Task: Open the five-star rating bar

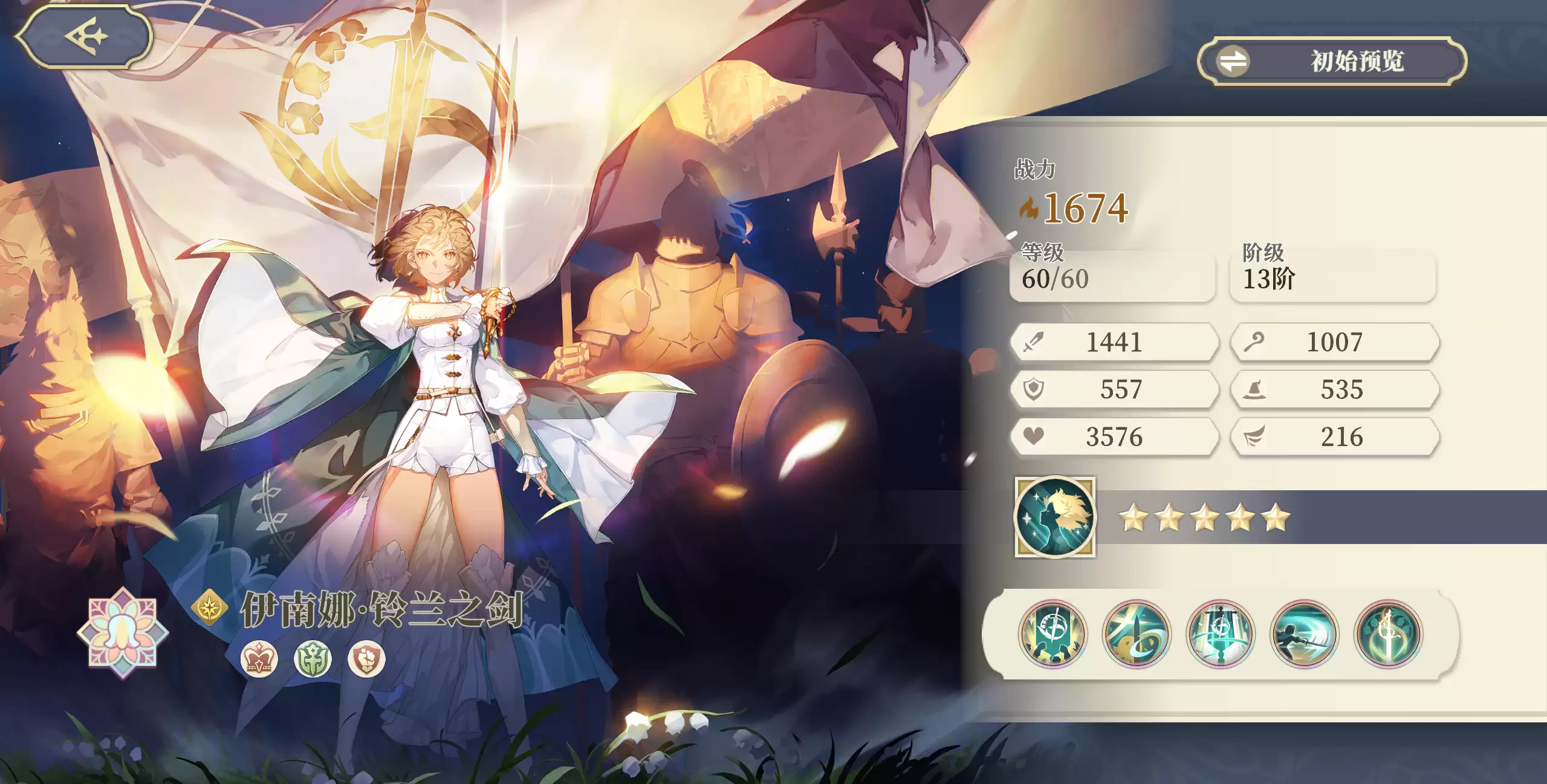Action: (x=1204, y=518)
